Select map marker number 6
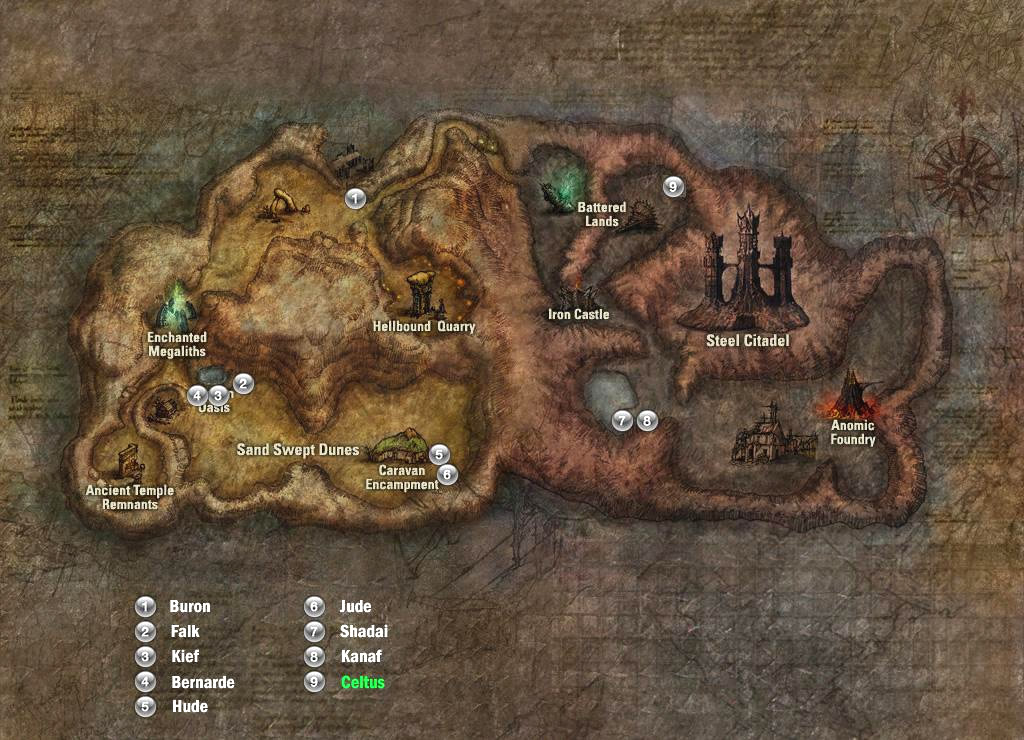The width and height of the screenshot is (1024, 740). point(447,474)
